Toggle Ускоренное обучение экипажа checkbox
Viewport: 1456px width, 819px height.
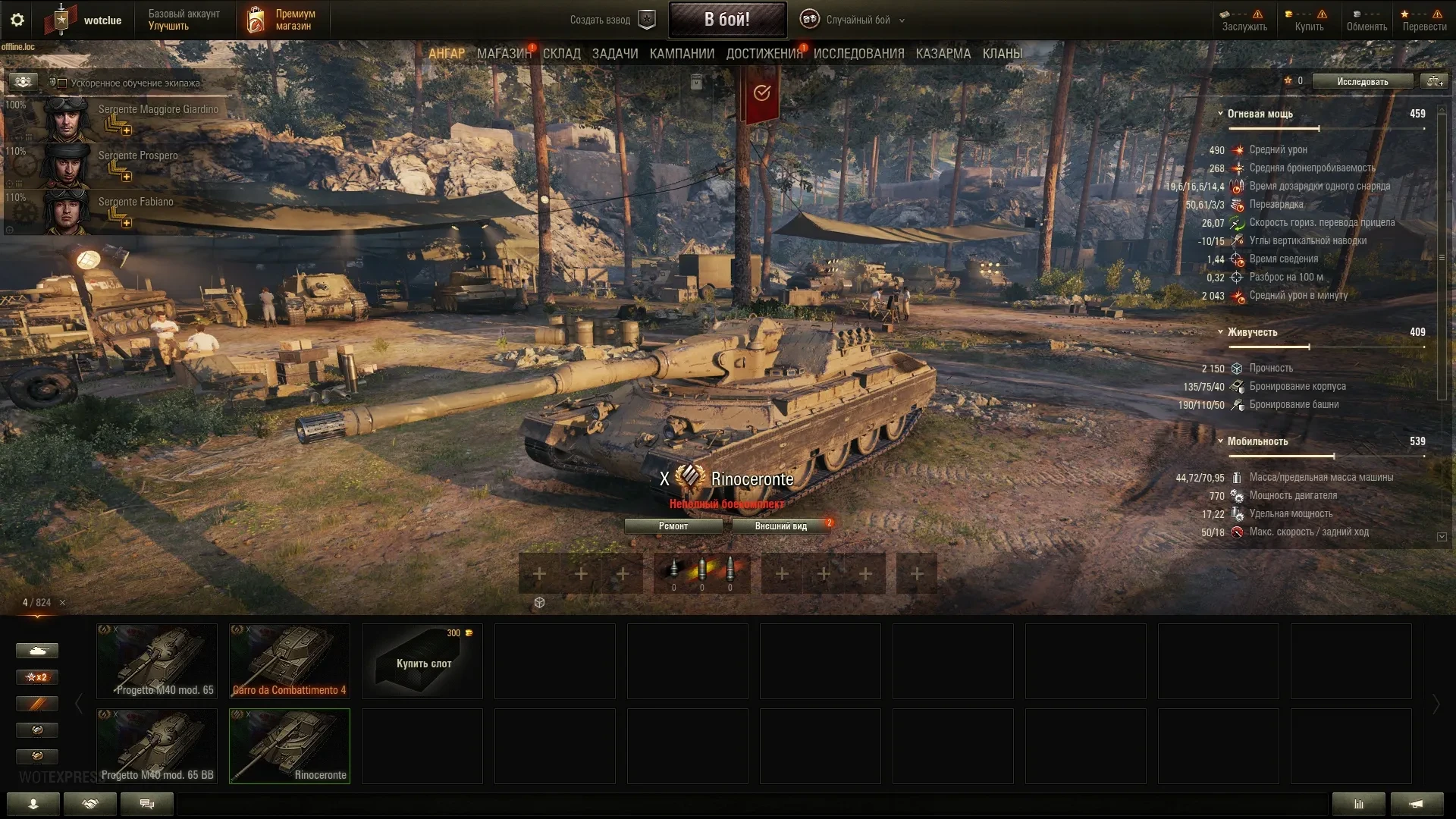[x=63, y=83]
